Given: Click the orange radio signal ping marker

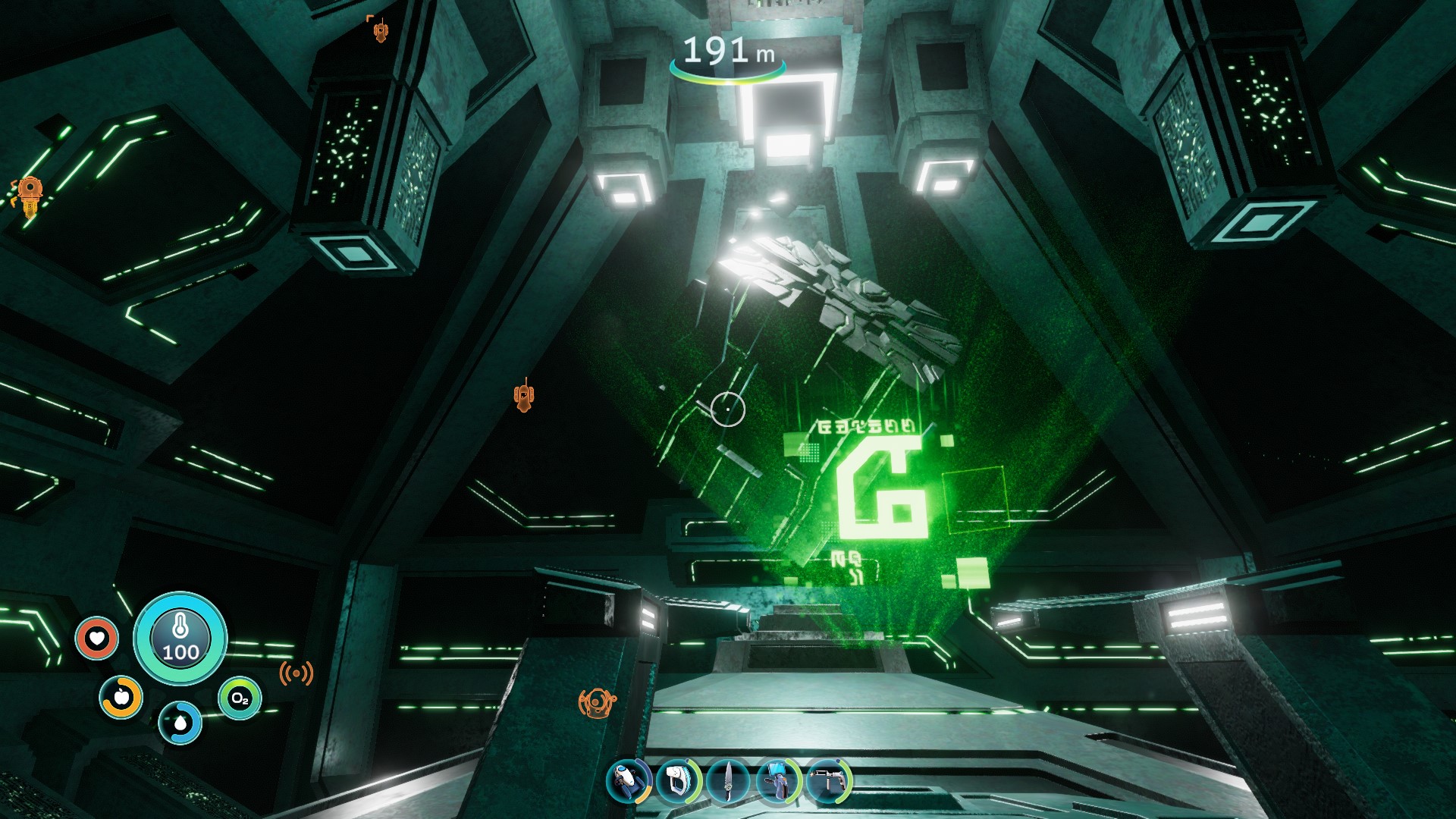Looking at the screenshot, I should click(296, 673).
